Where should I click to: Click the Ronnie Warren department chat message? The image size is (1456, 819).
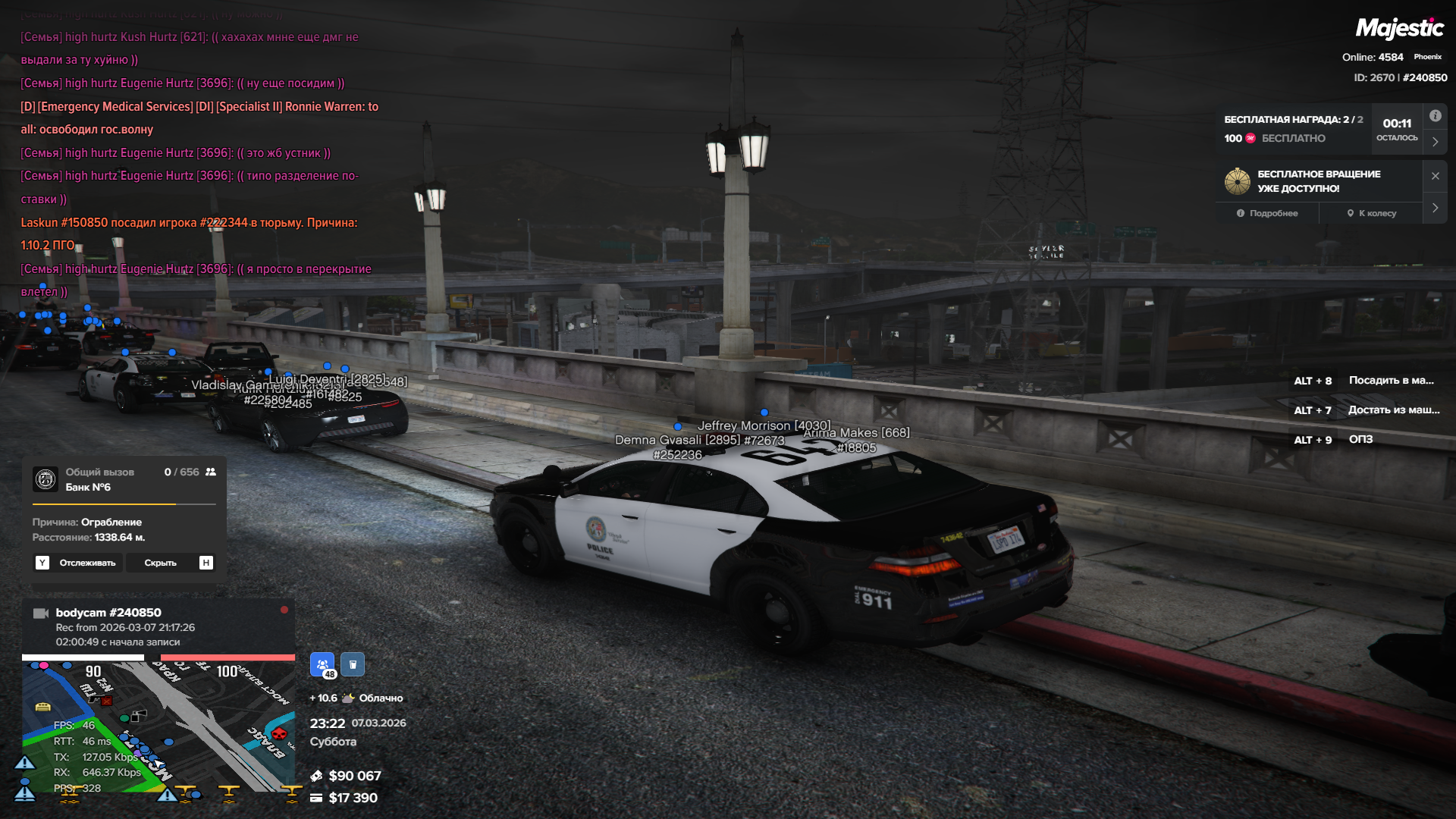[x=199, y=118]
